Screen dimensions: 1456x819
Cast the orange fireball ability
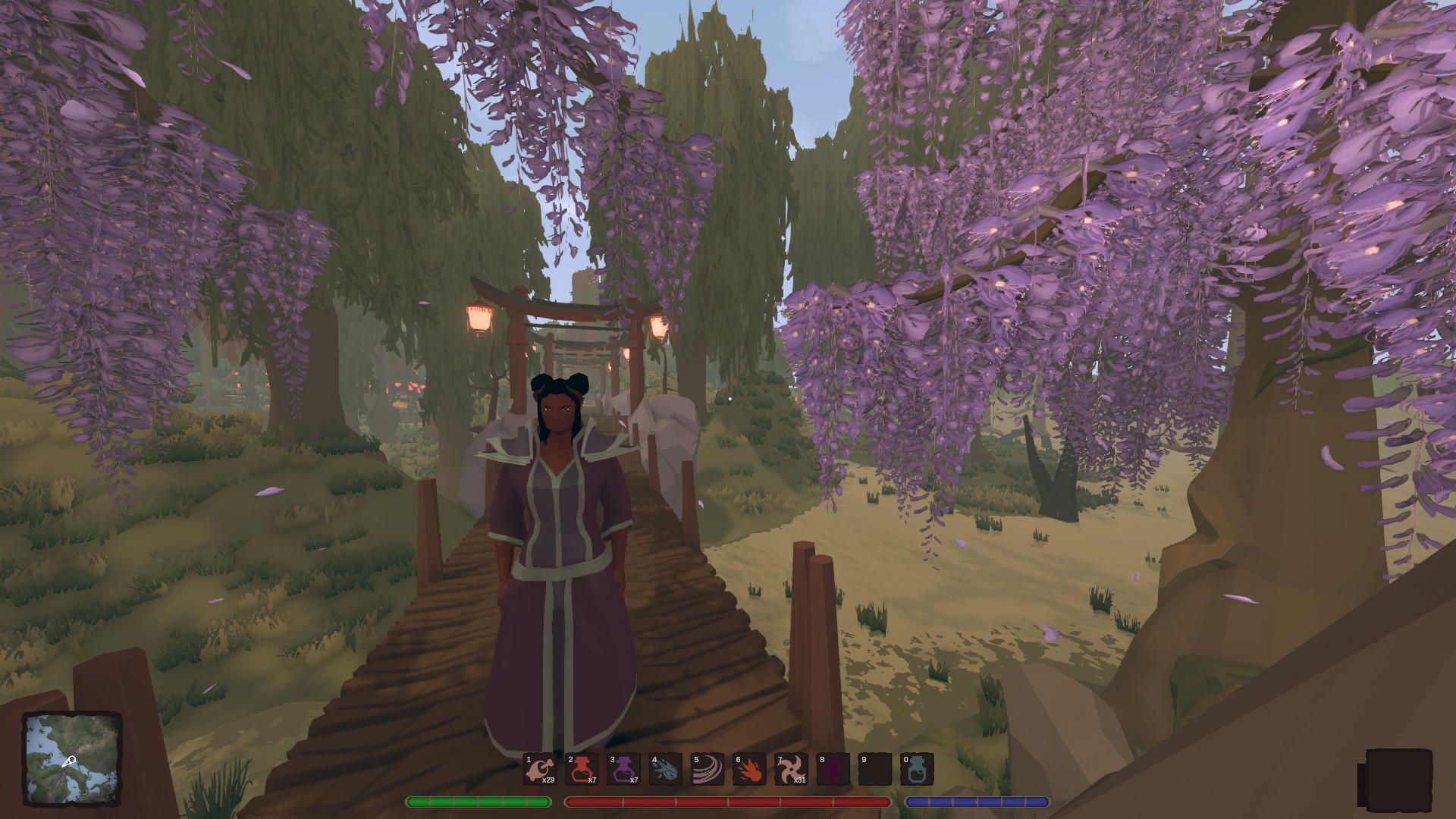pyautogui.click(x=748, y=770)
